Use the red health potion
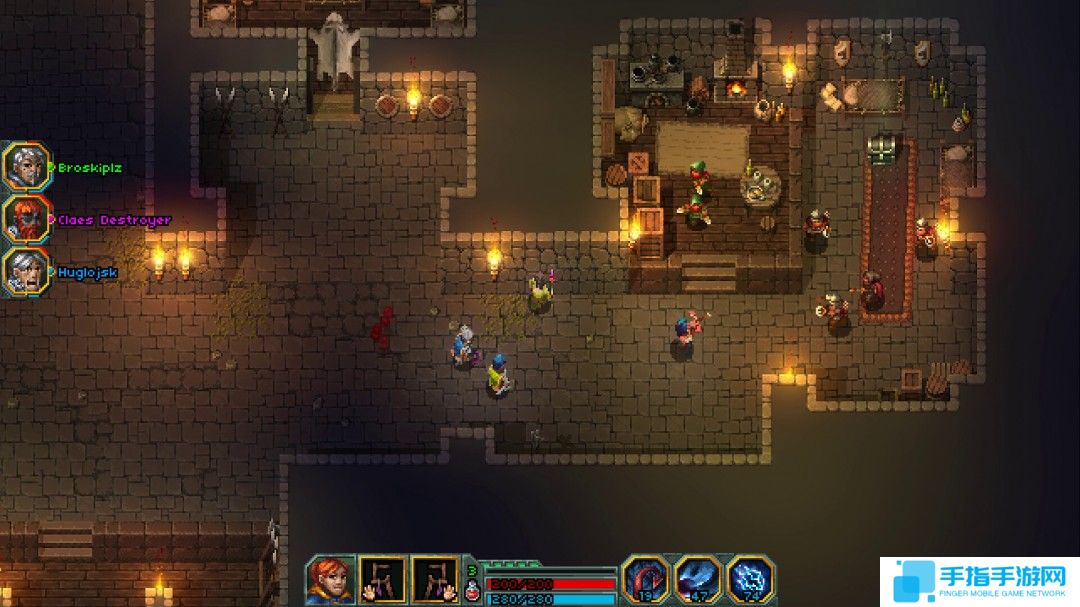 (472, 589)
